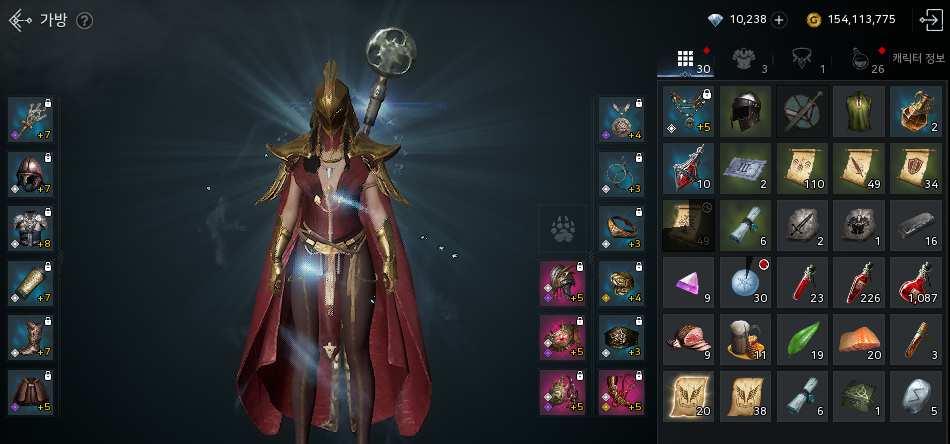
Task: Open the help question mark icon
Action: coord(84,21)
